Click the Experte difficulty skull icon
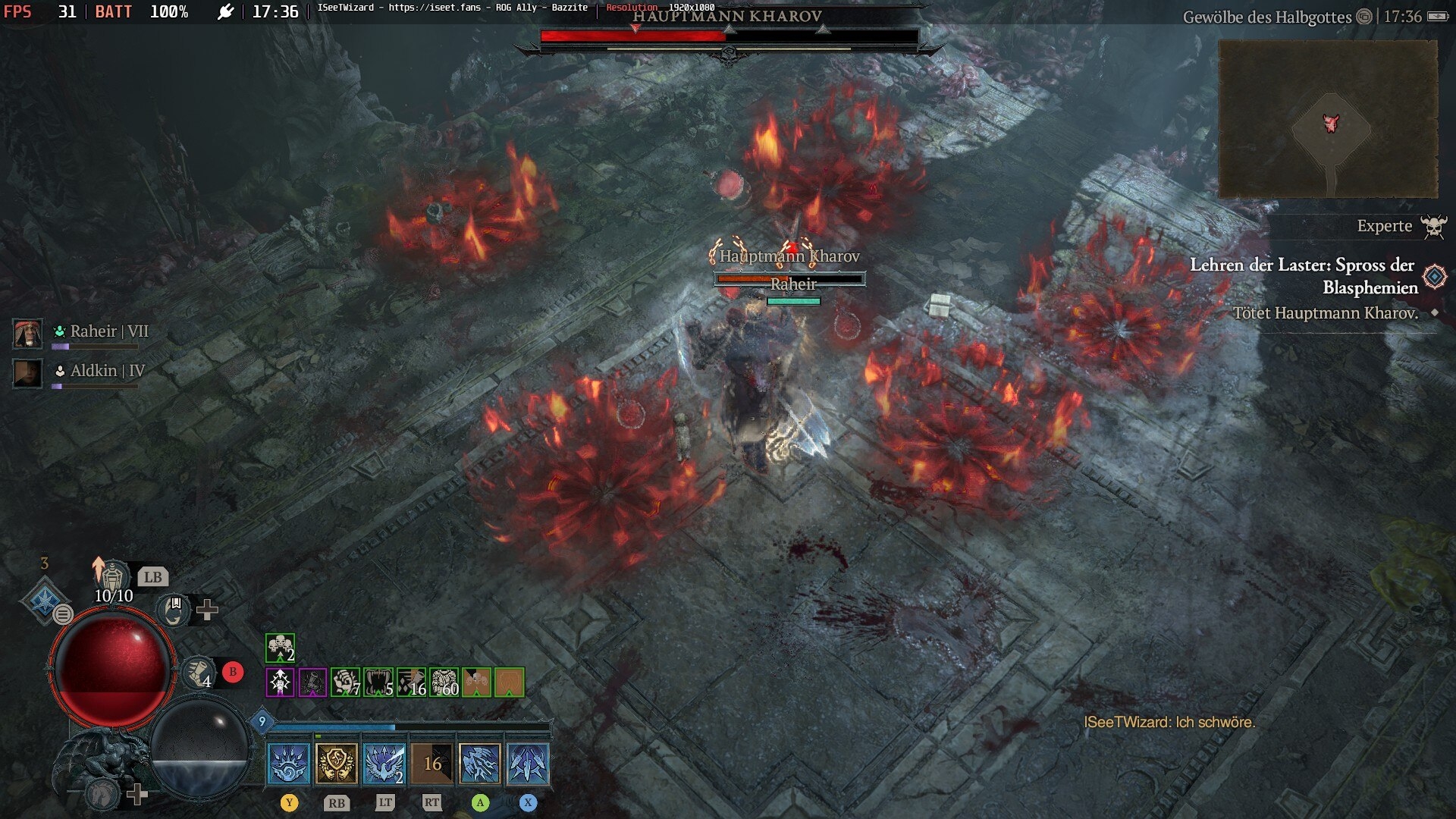 click(x=1433, y=226)
